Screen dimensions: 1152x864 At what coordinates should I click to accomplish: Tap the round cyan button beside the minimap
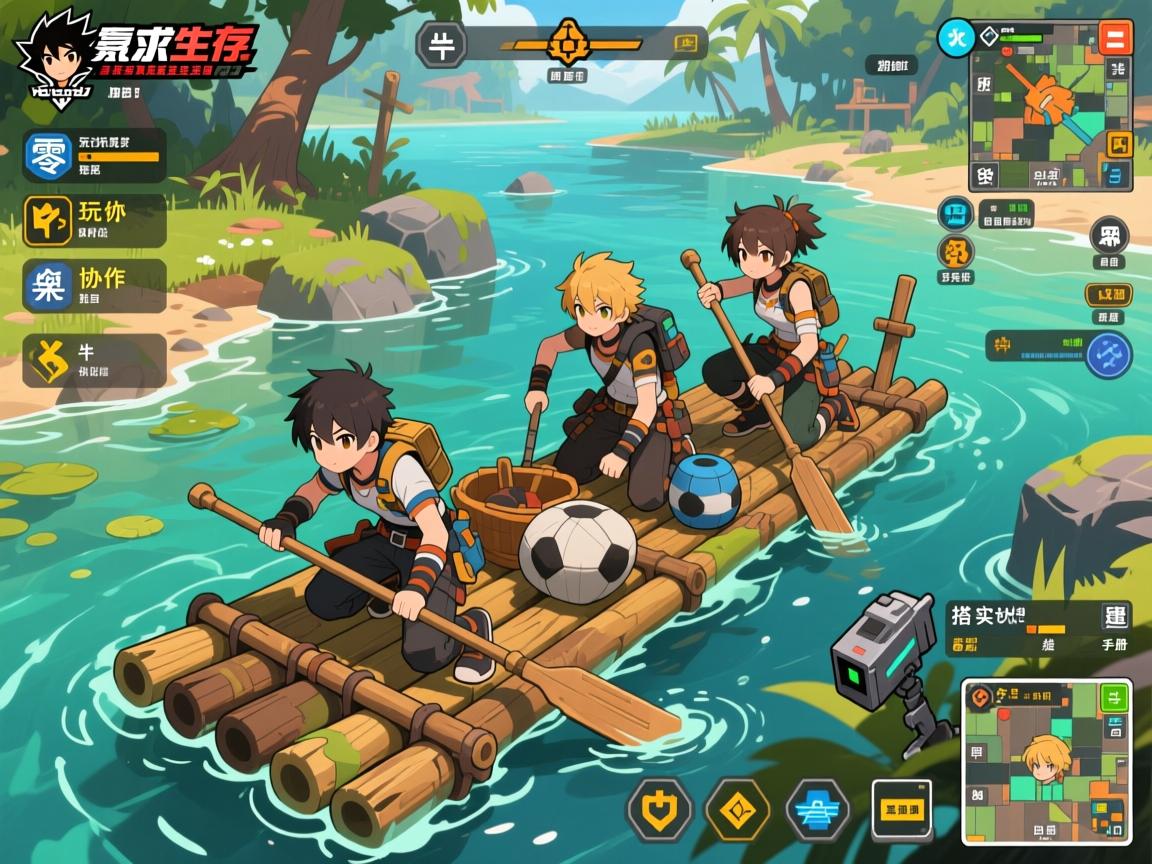pos(955,38)
